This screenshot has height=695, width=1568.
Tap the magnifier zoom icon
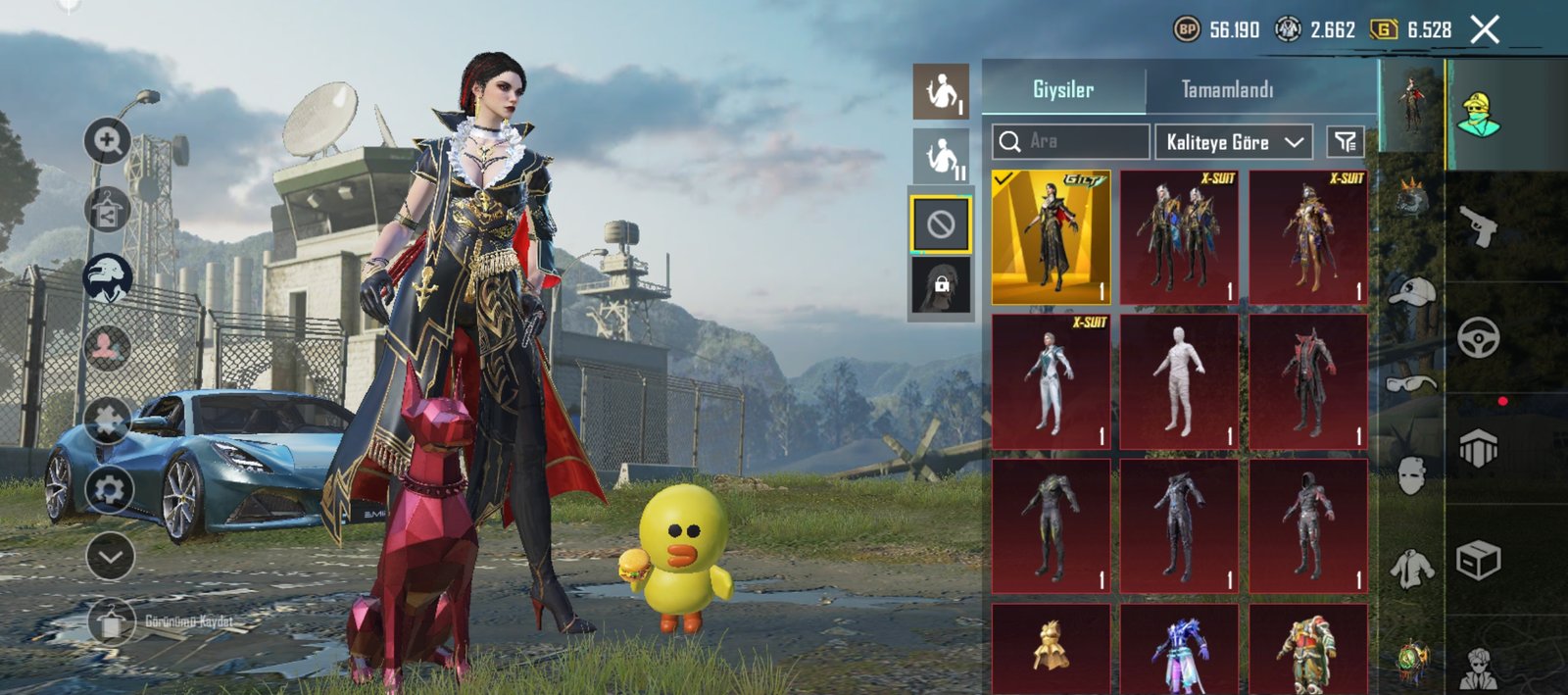(108, 142)
